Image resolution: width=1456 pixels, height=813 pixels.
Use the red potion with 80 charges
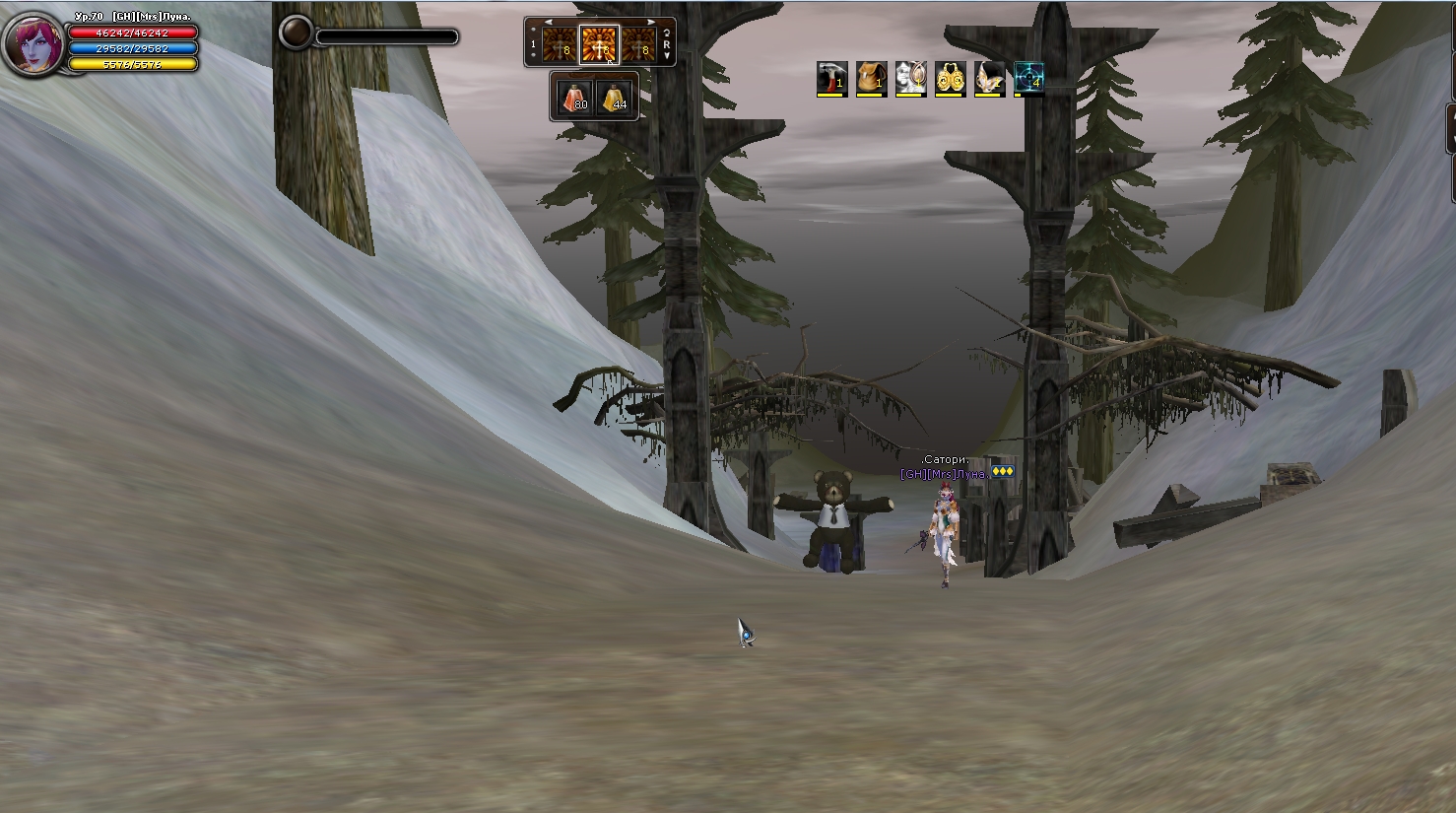click(x=574, y=97)
